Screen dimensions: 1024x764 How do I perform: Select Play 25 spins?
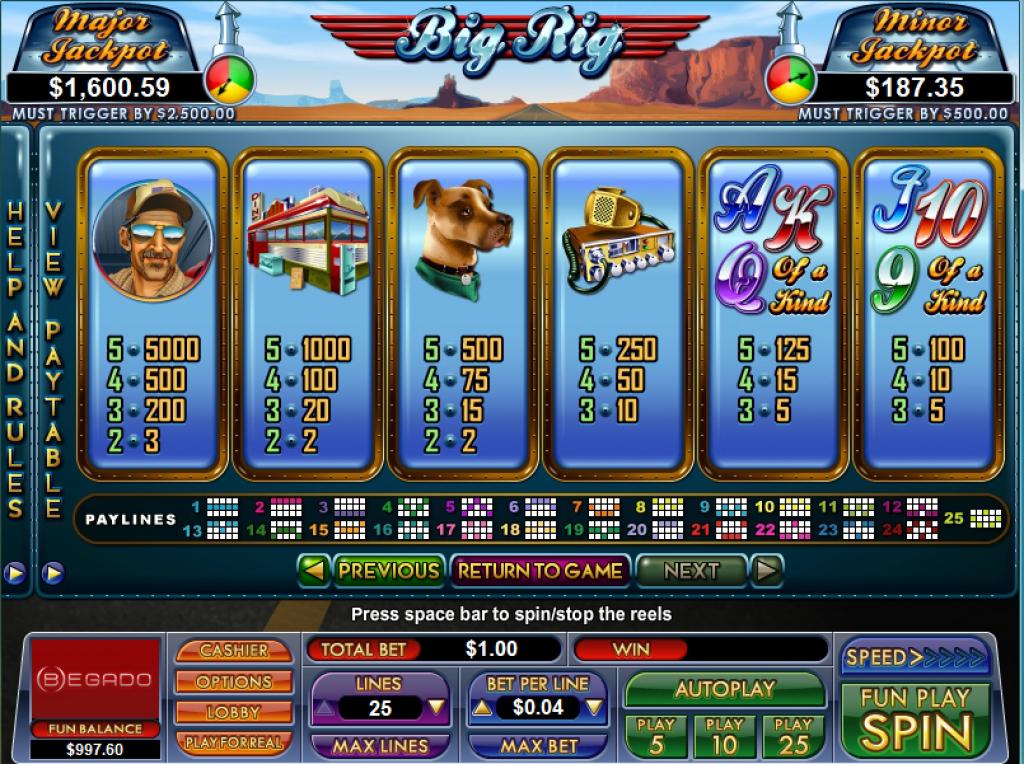coord(793,736)
